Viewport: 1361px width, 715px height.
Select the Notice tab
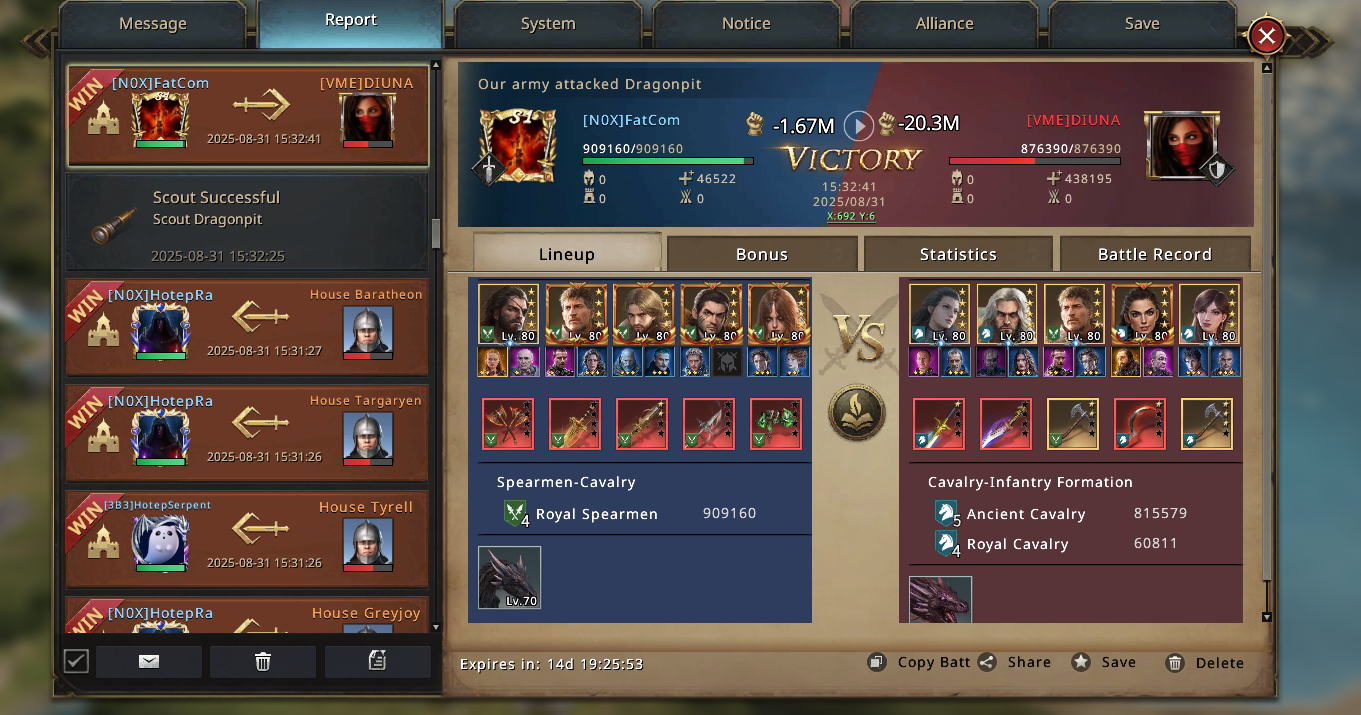point(746,24)
